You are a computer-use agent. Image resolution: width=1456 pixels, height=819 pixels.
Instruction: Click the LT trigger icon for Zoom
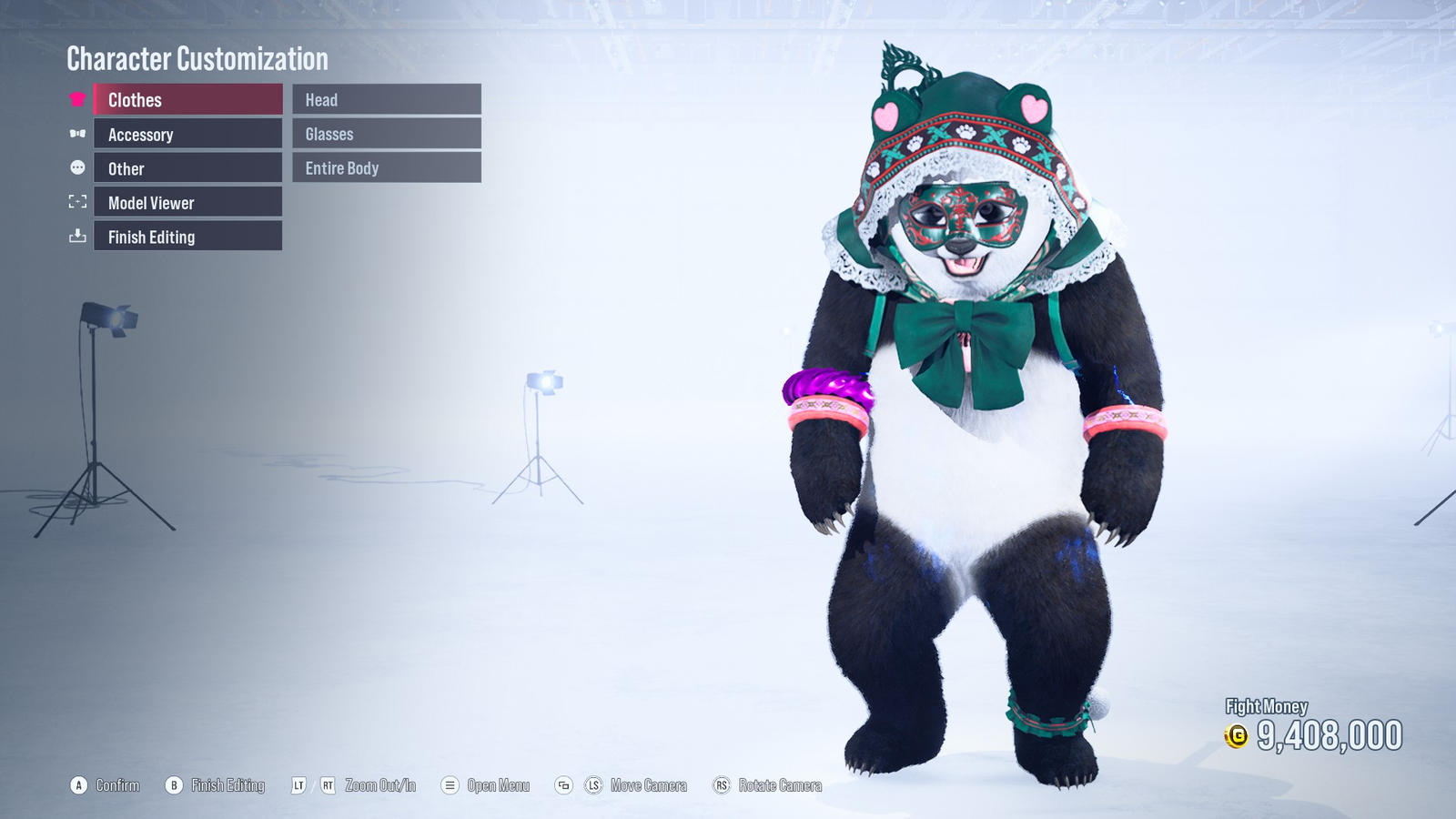tap(300, 784)
